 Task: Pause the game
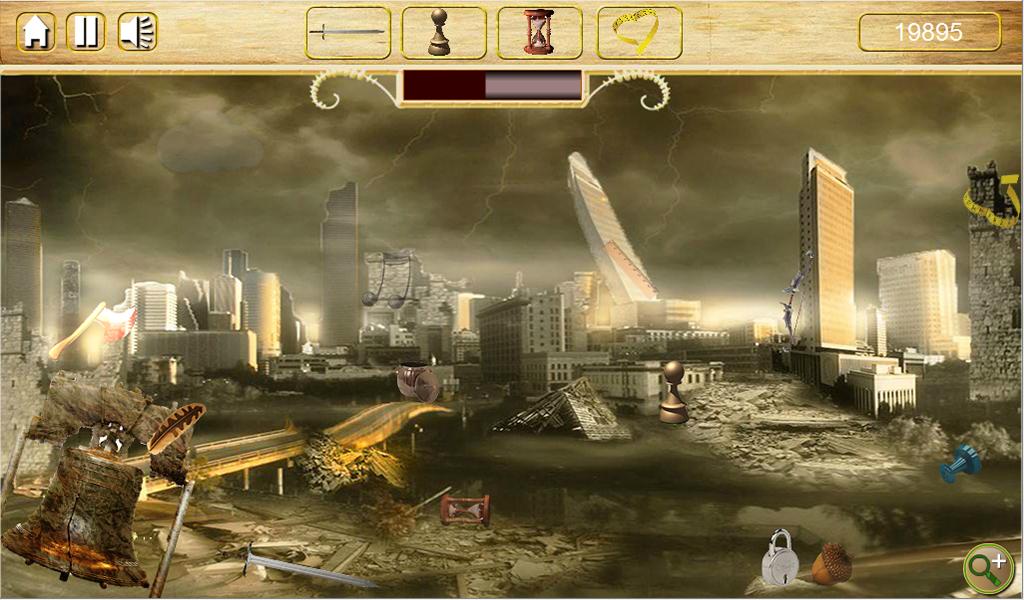(x=86, y=32)
